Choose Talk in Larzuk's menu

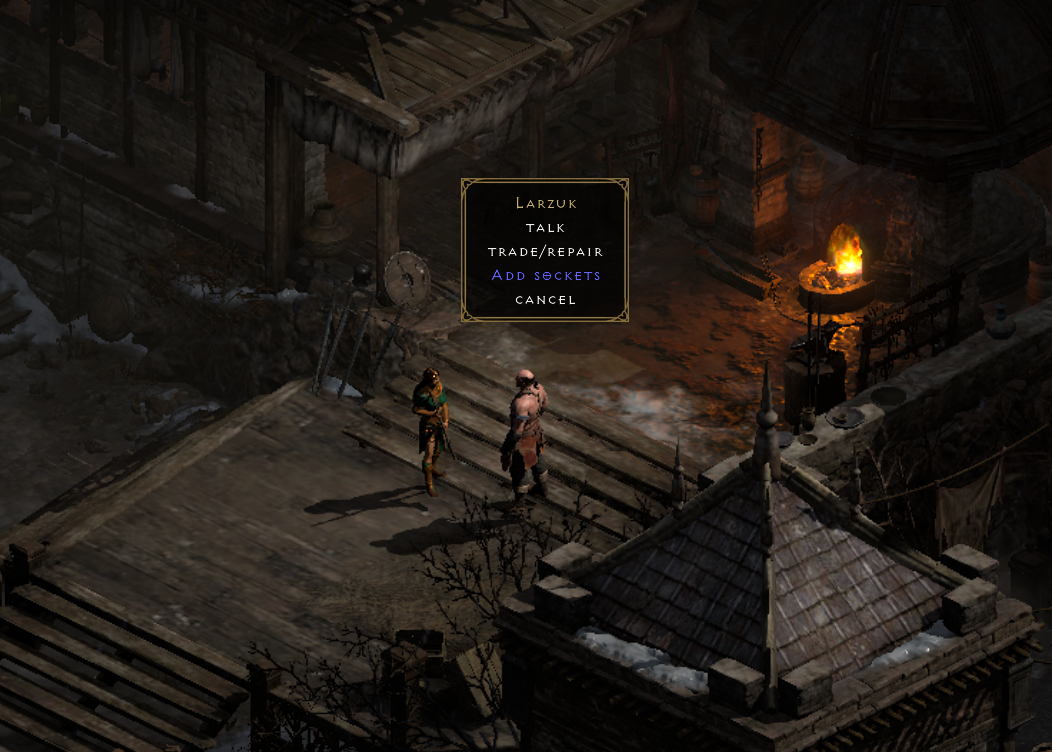click(x=545, y=228)
